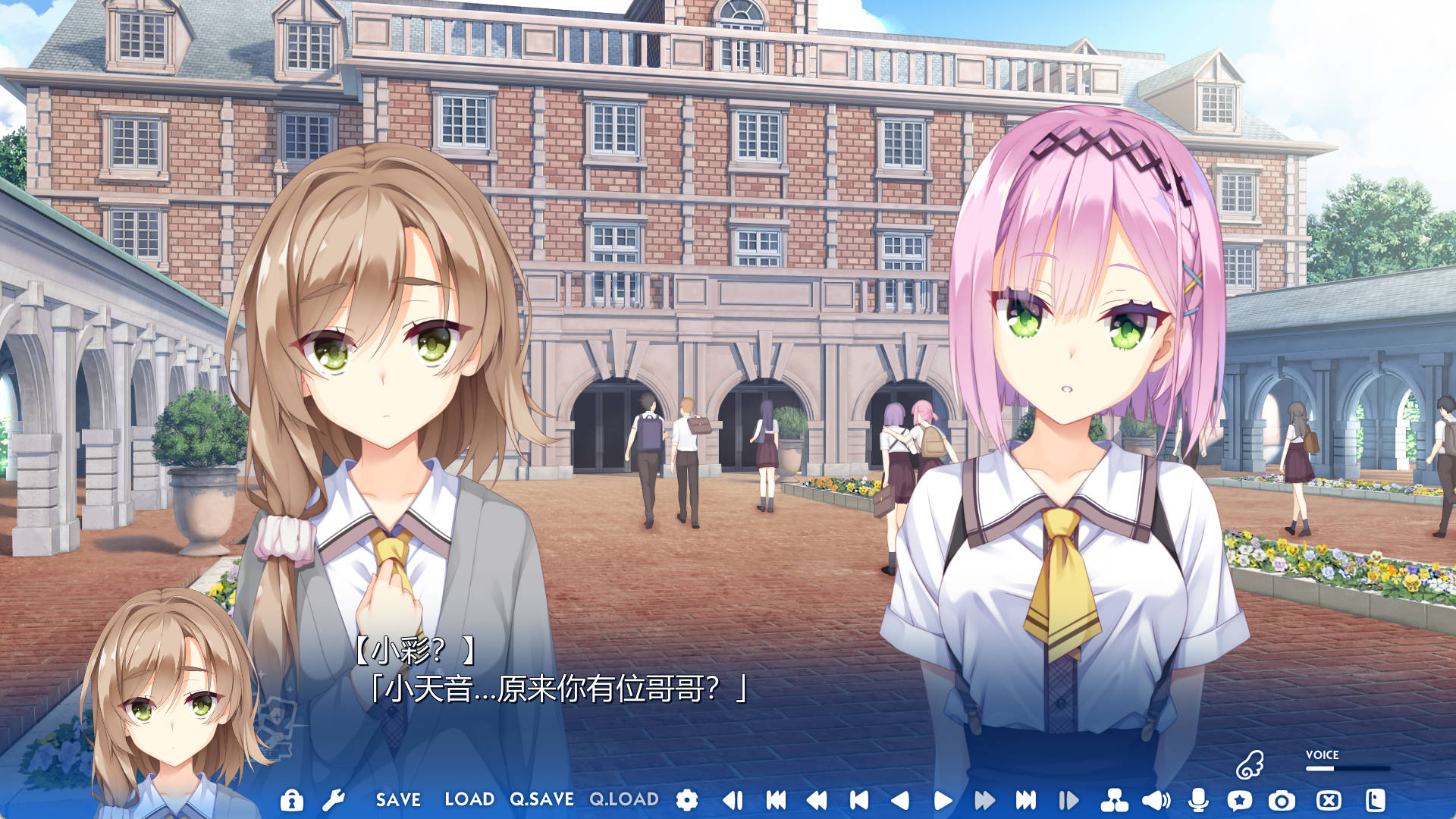Screen dimensions: 1456x819
Task: Quick save with Q.SAVE
Action: pos(541,800)
